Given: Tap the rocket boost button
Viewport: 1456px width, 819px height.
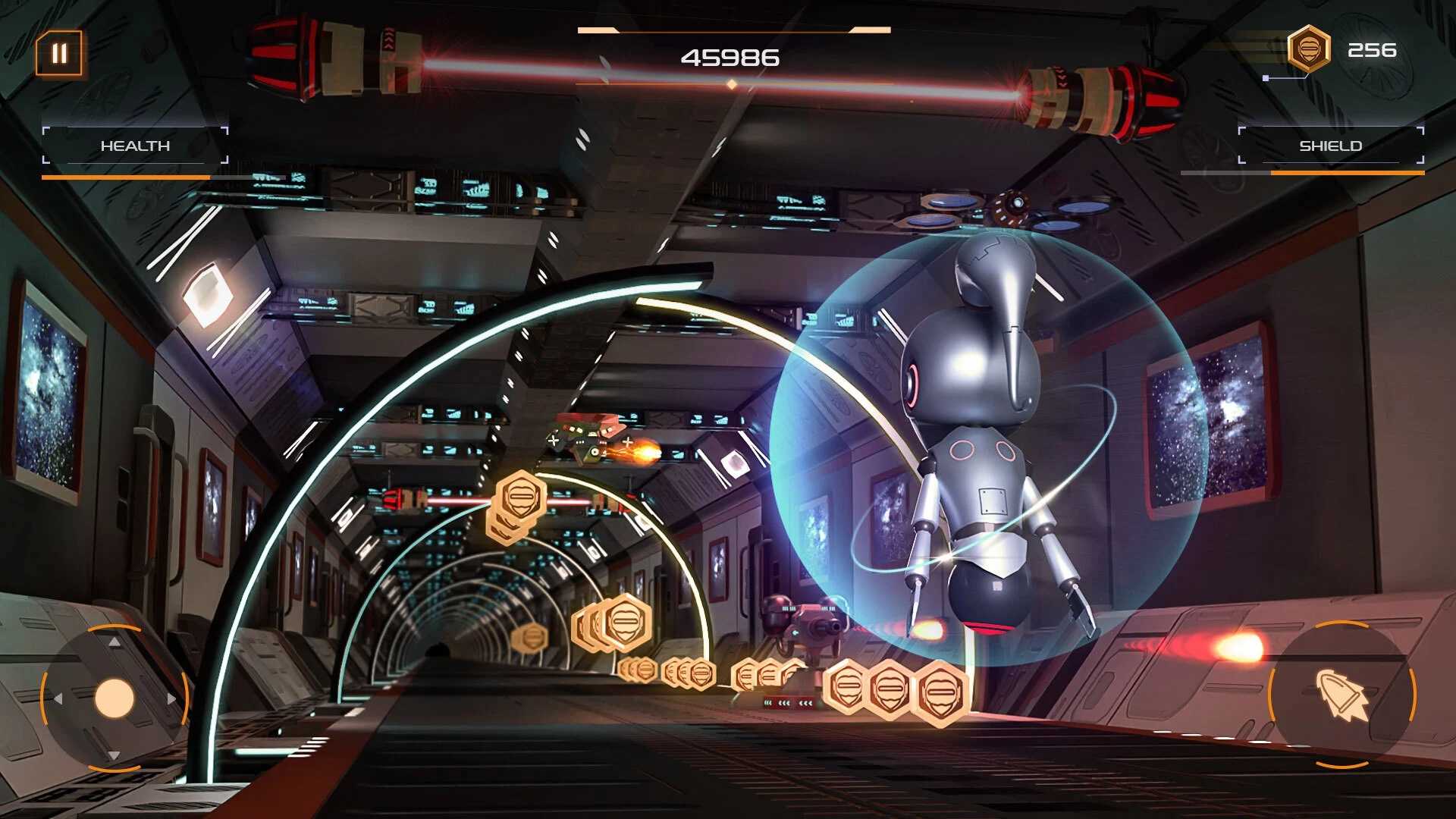Looking at the screenshot, I should click(x=1342, y=694).
